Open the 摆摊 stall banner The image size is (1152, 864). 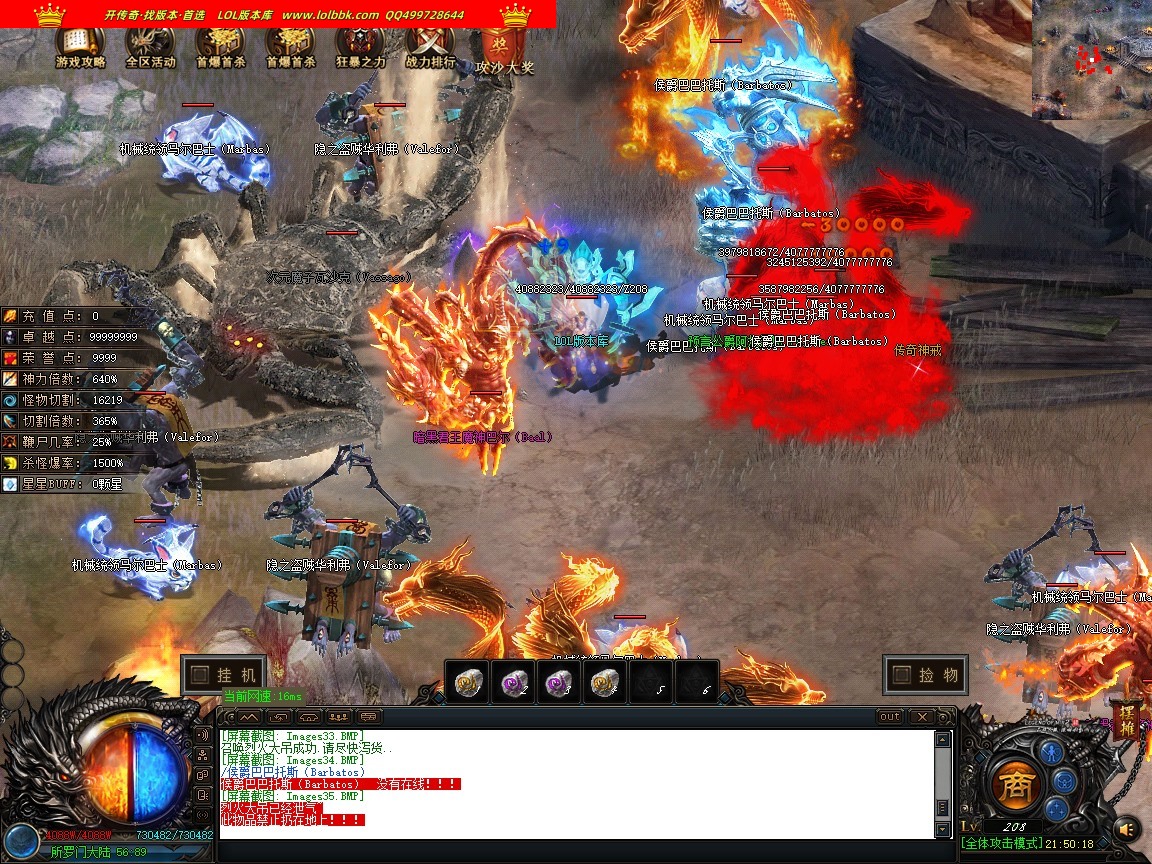(x=1126, y=720)
